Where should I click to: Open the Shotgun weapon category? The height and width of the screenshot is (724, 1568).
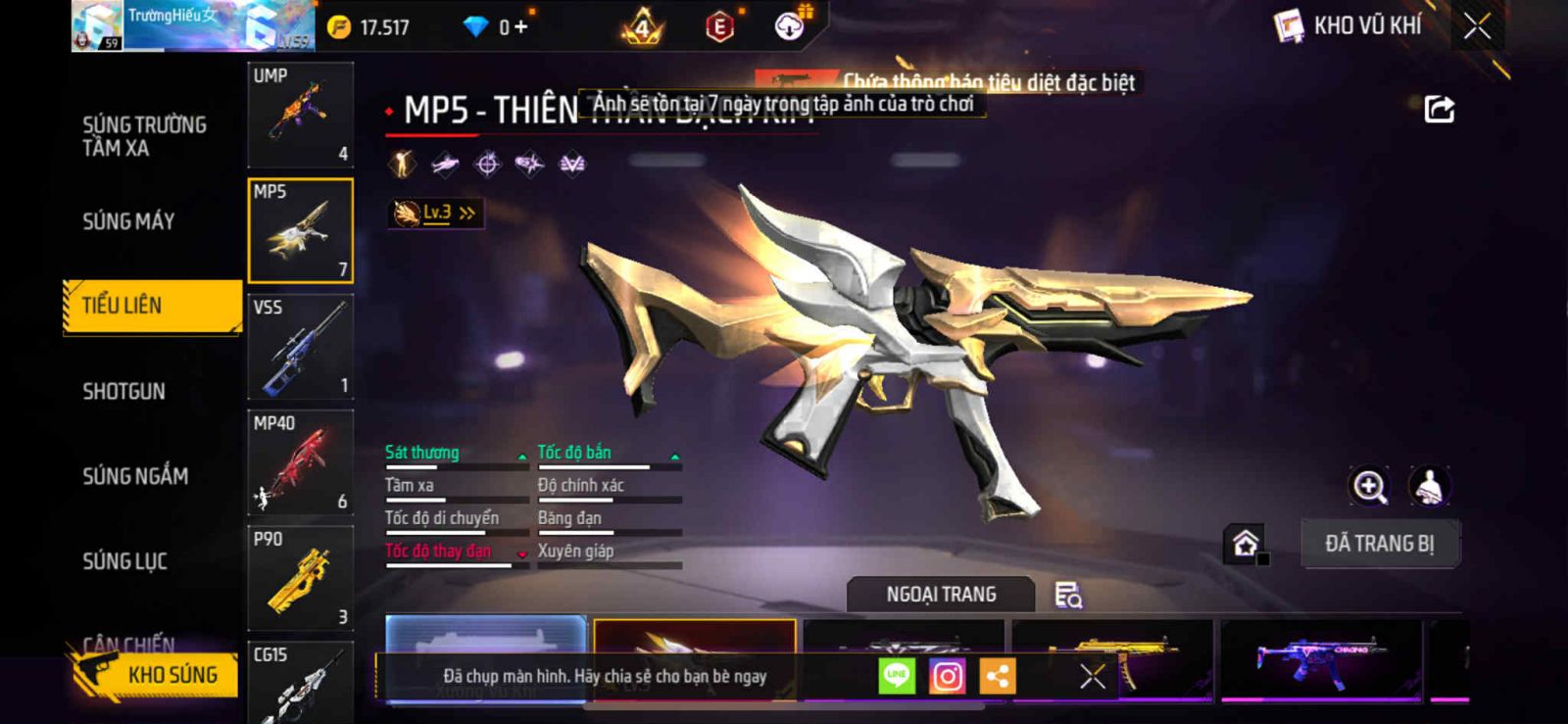pyautogui.click(x=123, y=392)
